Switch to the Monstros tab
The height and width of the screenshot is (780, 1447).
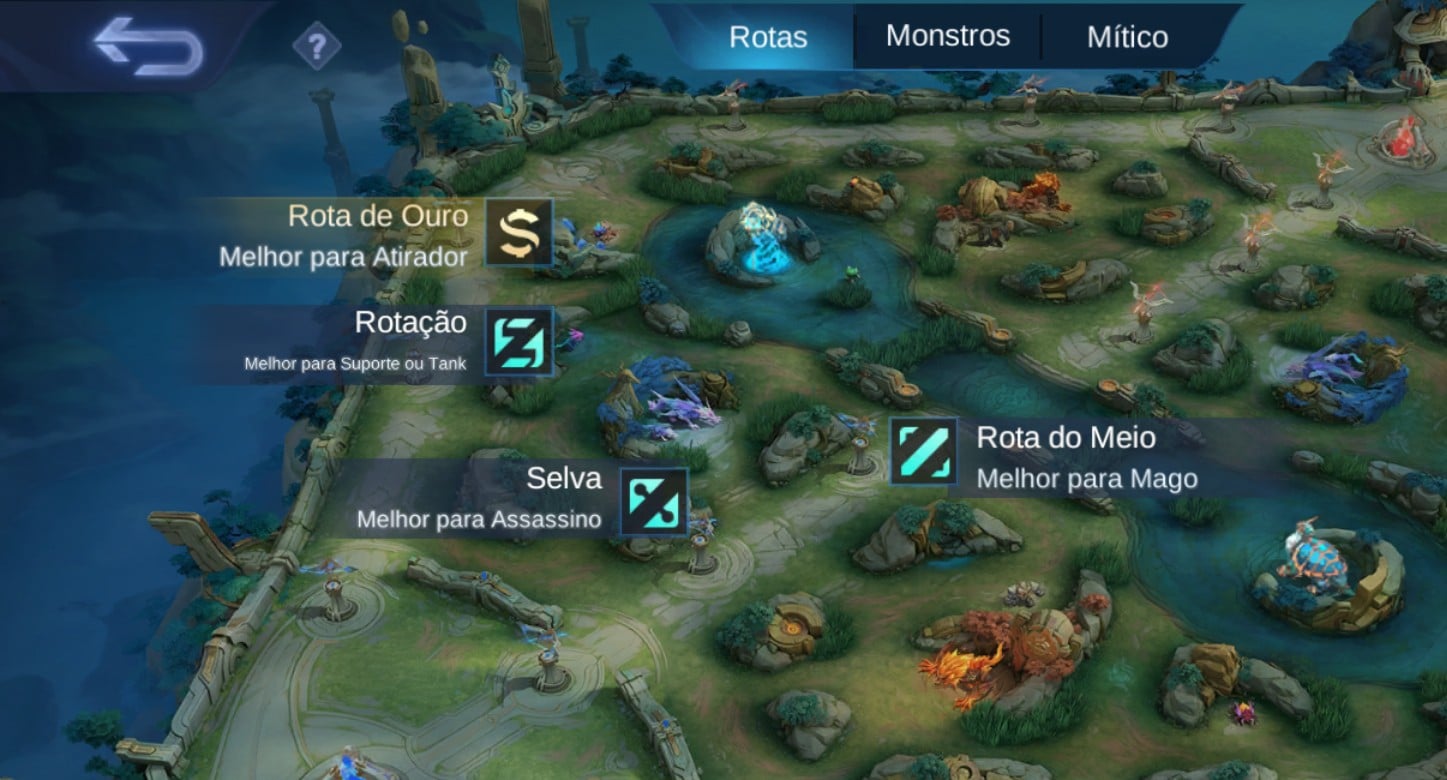pyautogui.click(x=948, y=36)
